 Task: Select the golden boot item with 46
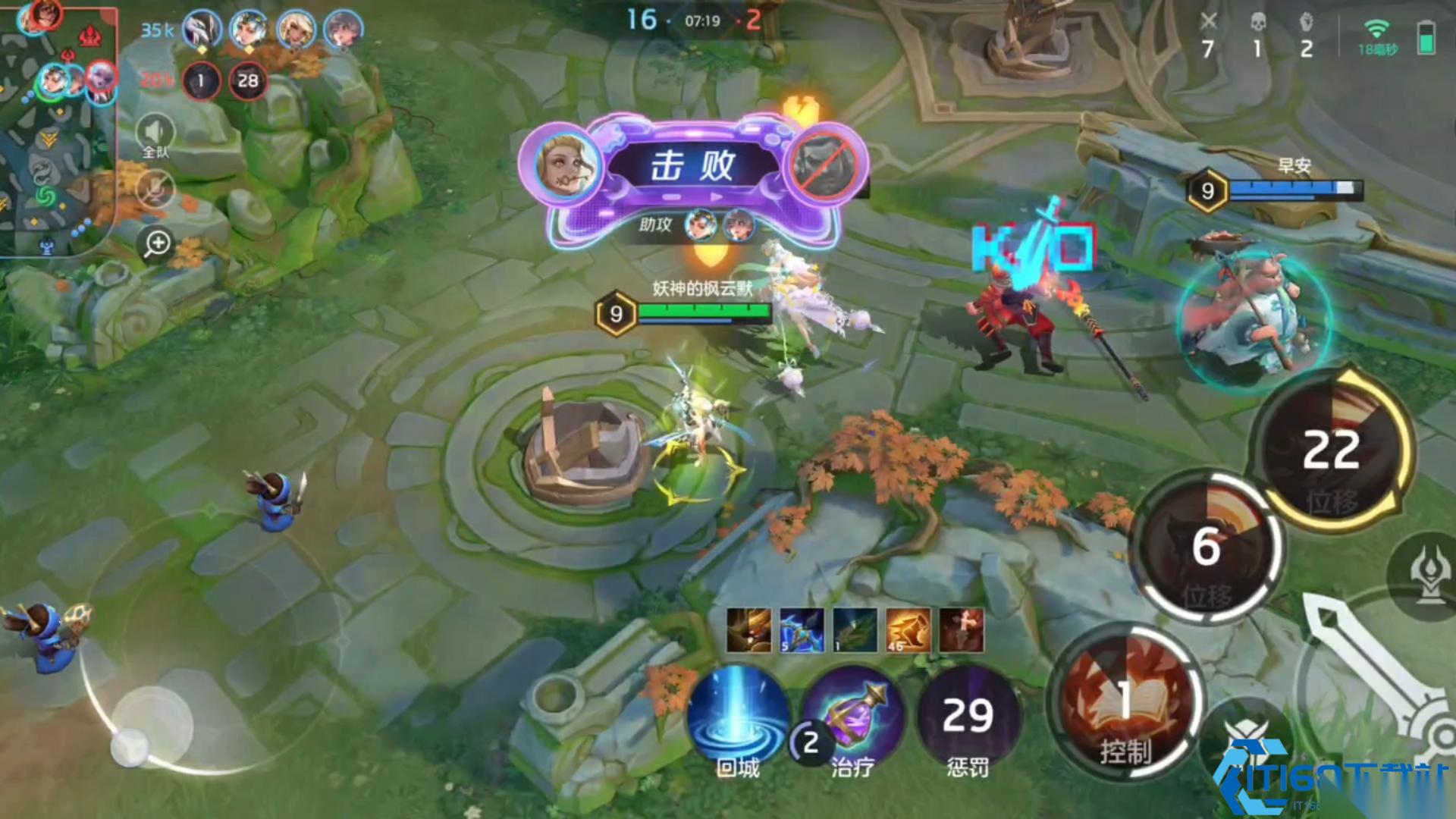click(908, 630)
